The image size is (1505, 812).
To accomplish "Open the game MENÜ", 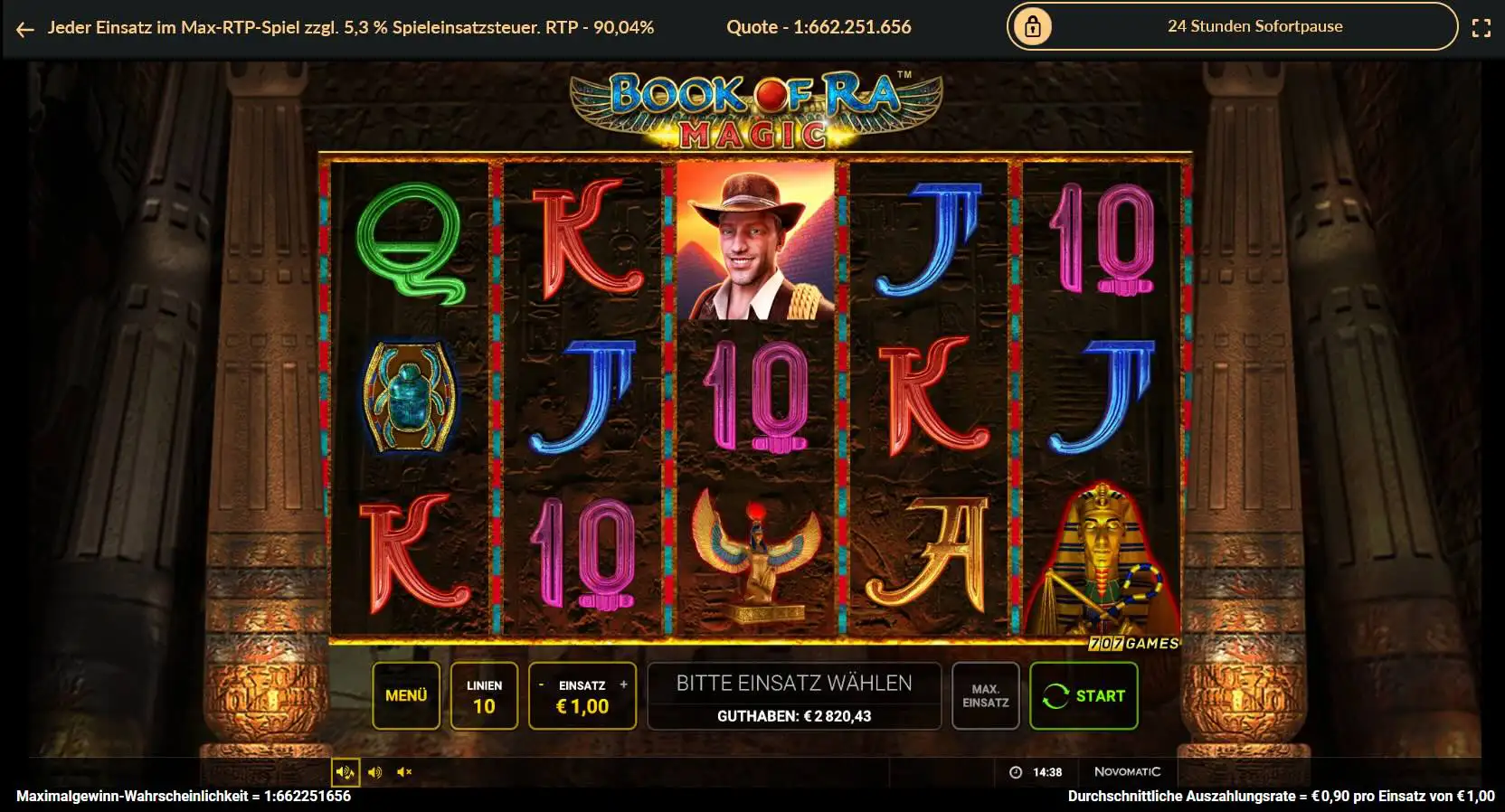I will 406,695.
